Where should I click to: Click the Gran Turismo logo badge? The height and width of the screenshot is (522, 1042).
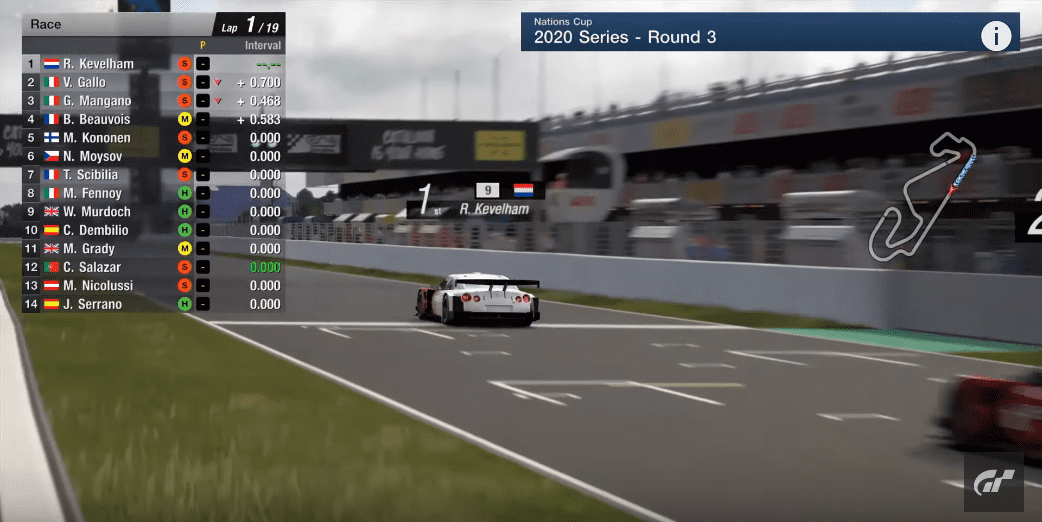[995, 484]
